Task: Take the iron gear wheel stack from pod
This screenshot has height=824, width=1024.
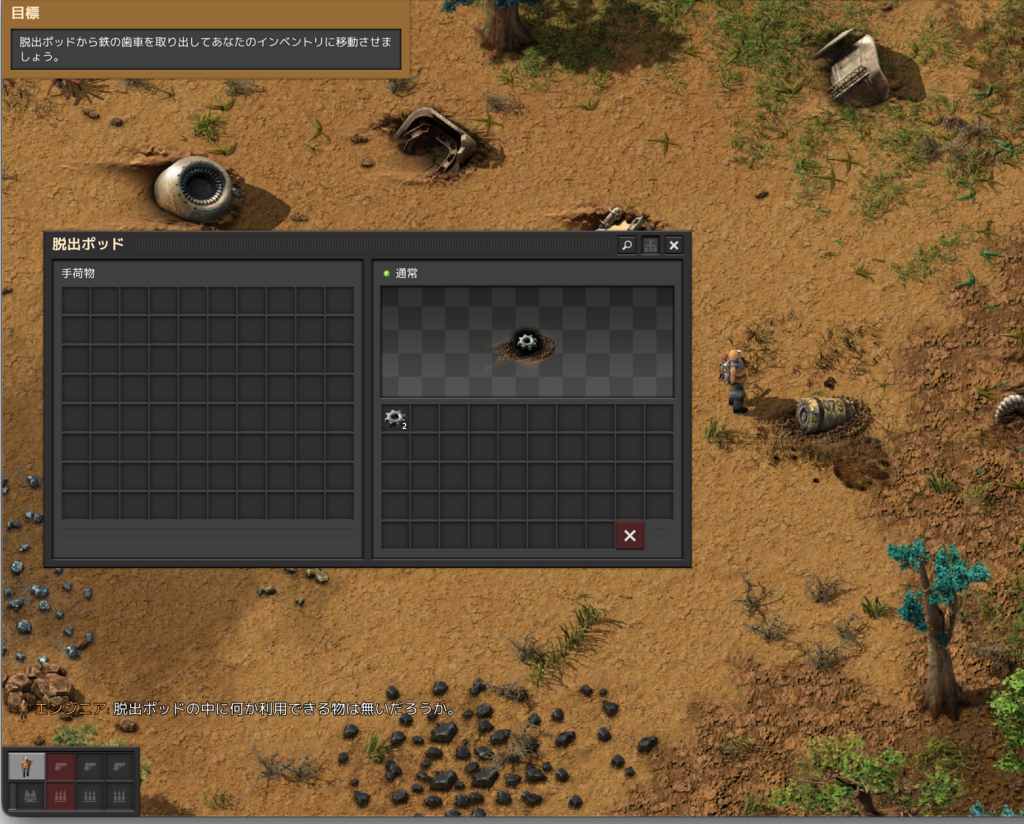Action: [x=395, y=418]
